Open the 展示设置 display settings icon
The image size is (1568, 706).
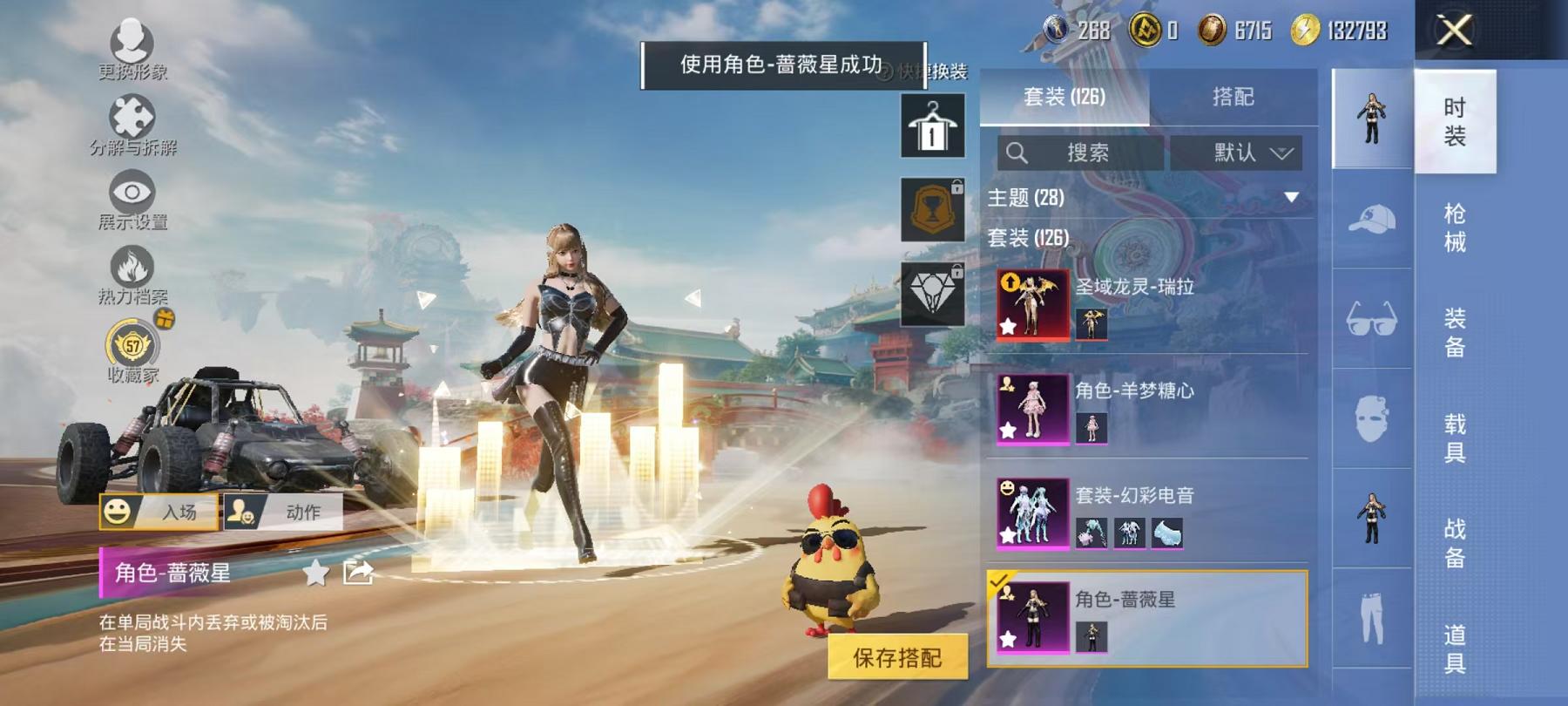(x=131, y=192)
